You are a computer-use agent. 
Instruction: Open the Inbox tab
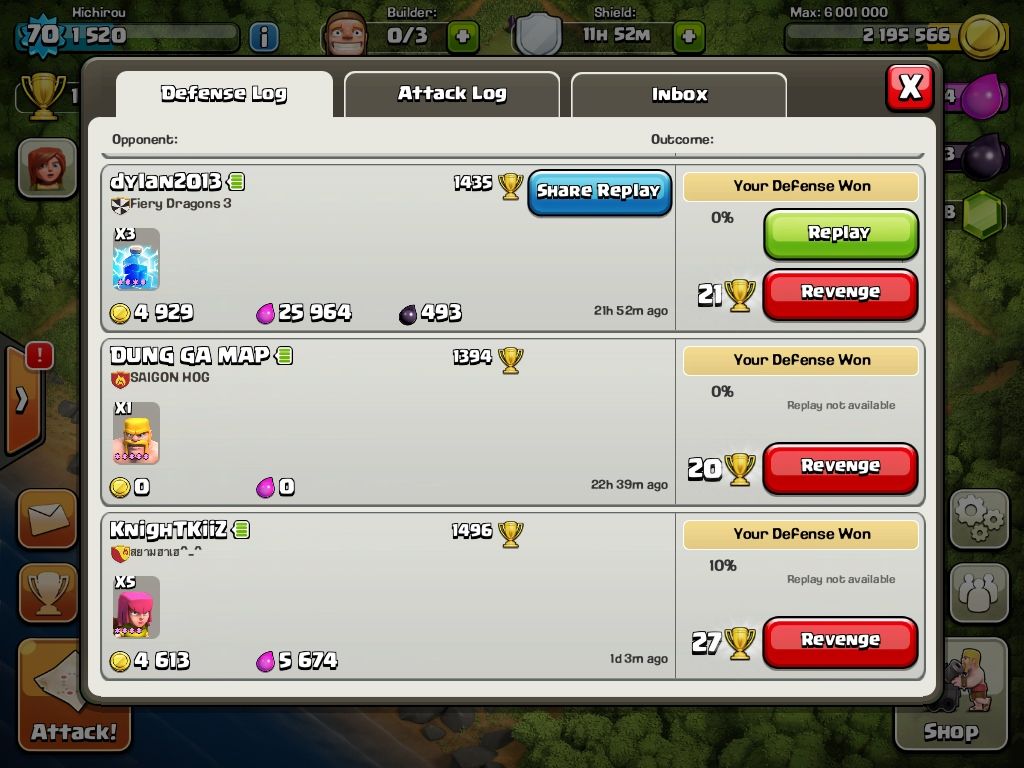point(679,95)
